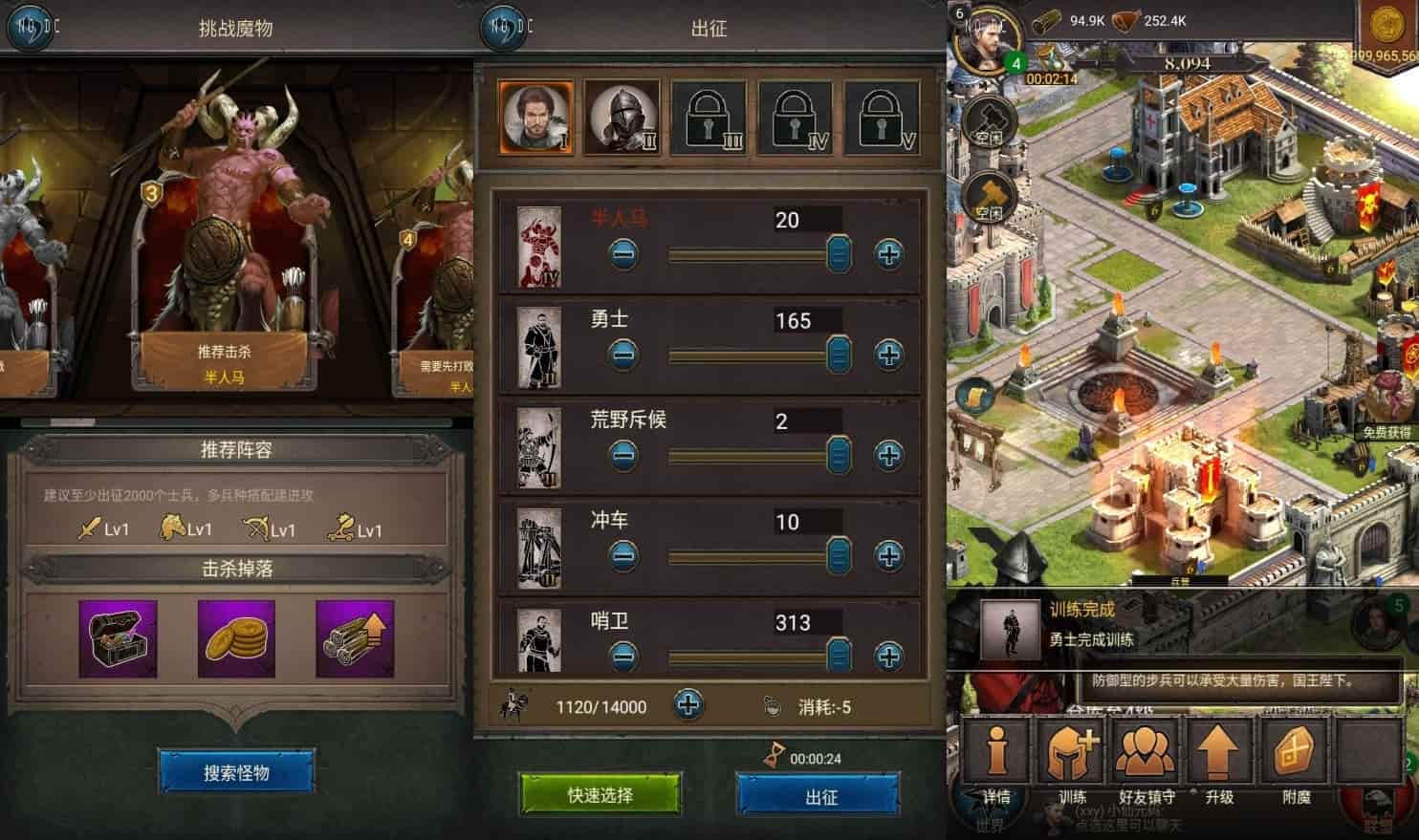Start the monster search with 搜索怪物
Image resolution: width=1419 pixels, height=840 pixels.
tap(236, 772)
